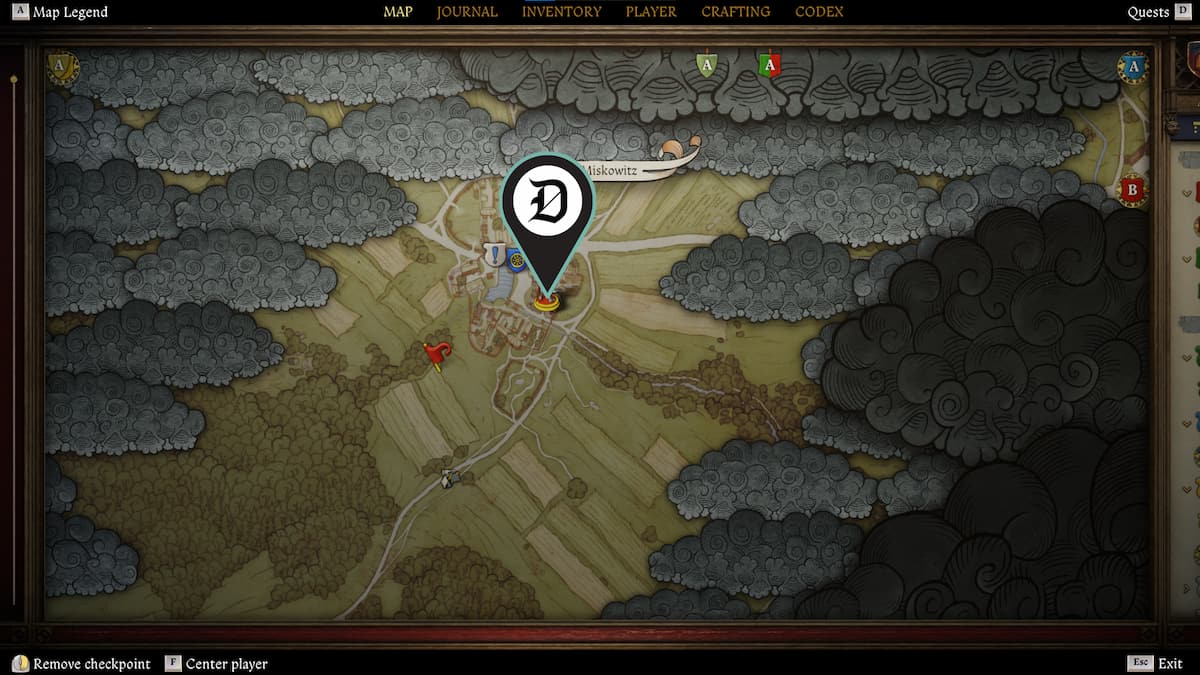Open the Inventory tab
1200x675 pixels.
pyautogui.click(x=561, y=12)
